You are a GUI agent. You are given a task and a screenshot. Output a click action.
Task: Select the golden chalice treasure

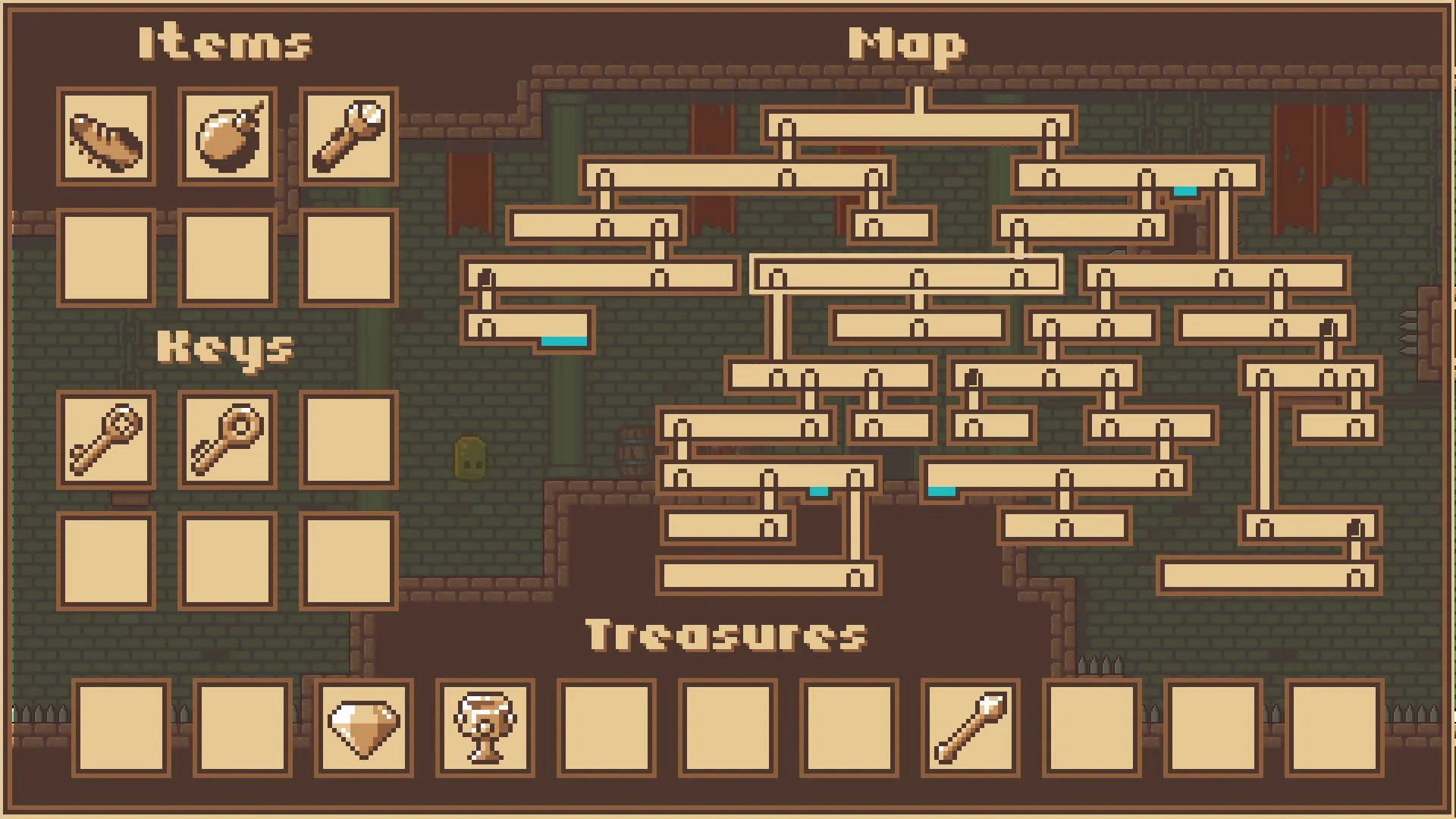click(x=485, y=730)
